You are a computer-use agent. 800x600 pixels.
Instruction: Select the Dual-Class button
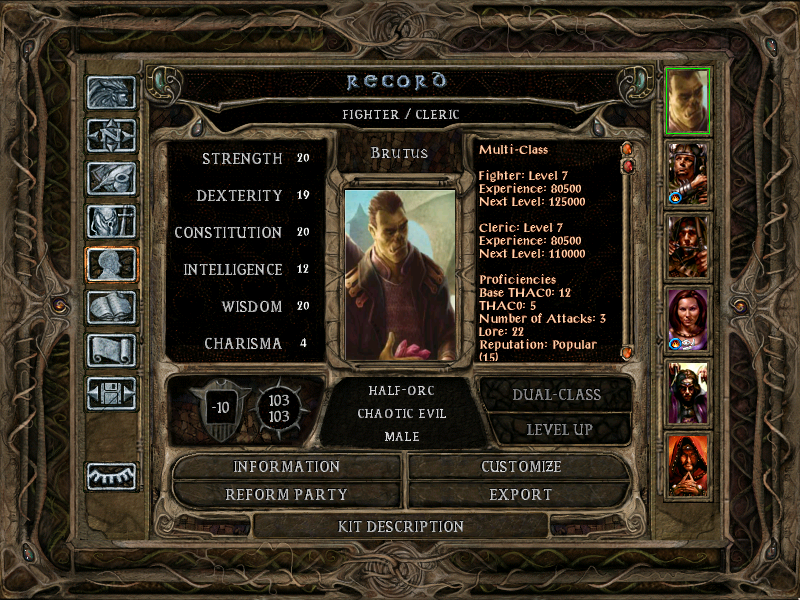click(x=556, y=394)
